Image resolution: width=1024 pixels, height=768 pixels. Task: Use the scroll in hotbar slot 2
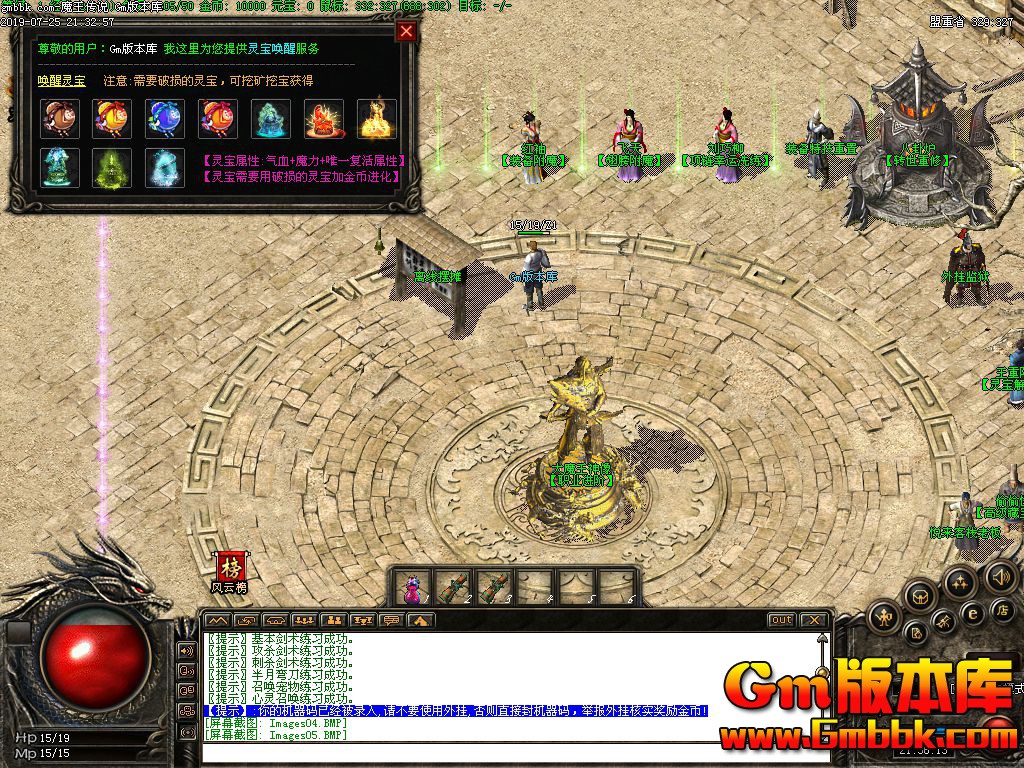point(452,587)
